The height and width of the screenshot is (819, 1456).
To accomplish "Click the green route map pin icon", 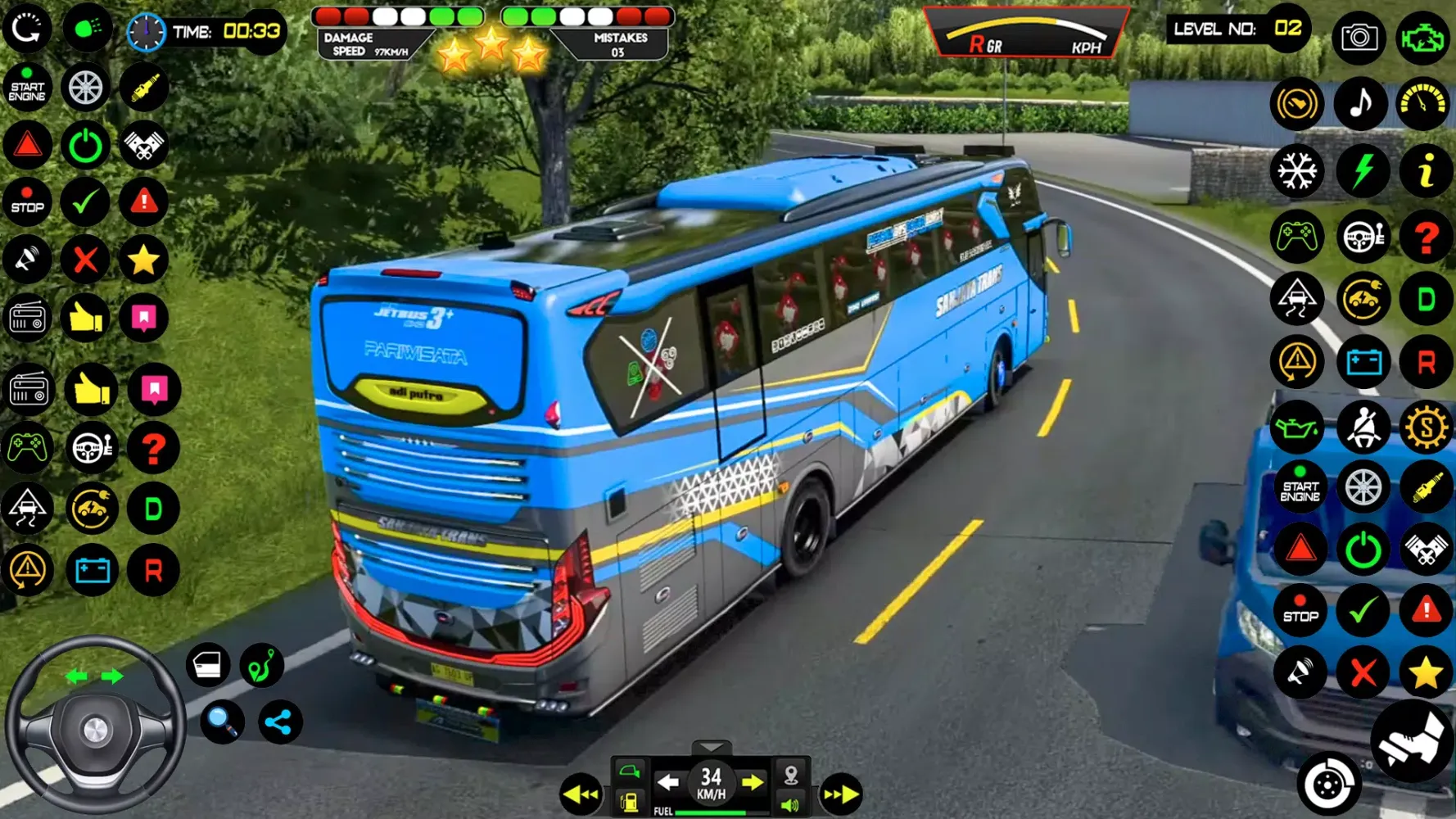I will click(261, 665).
